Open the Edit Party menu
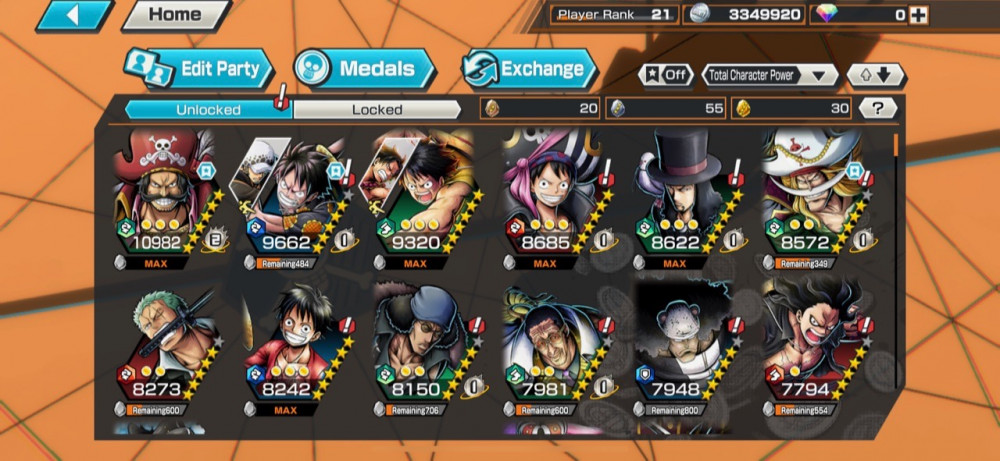Screen dimensions: 1000x461 [200, 69]
